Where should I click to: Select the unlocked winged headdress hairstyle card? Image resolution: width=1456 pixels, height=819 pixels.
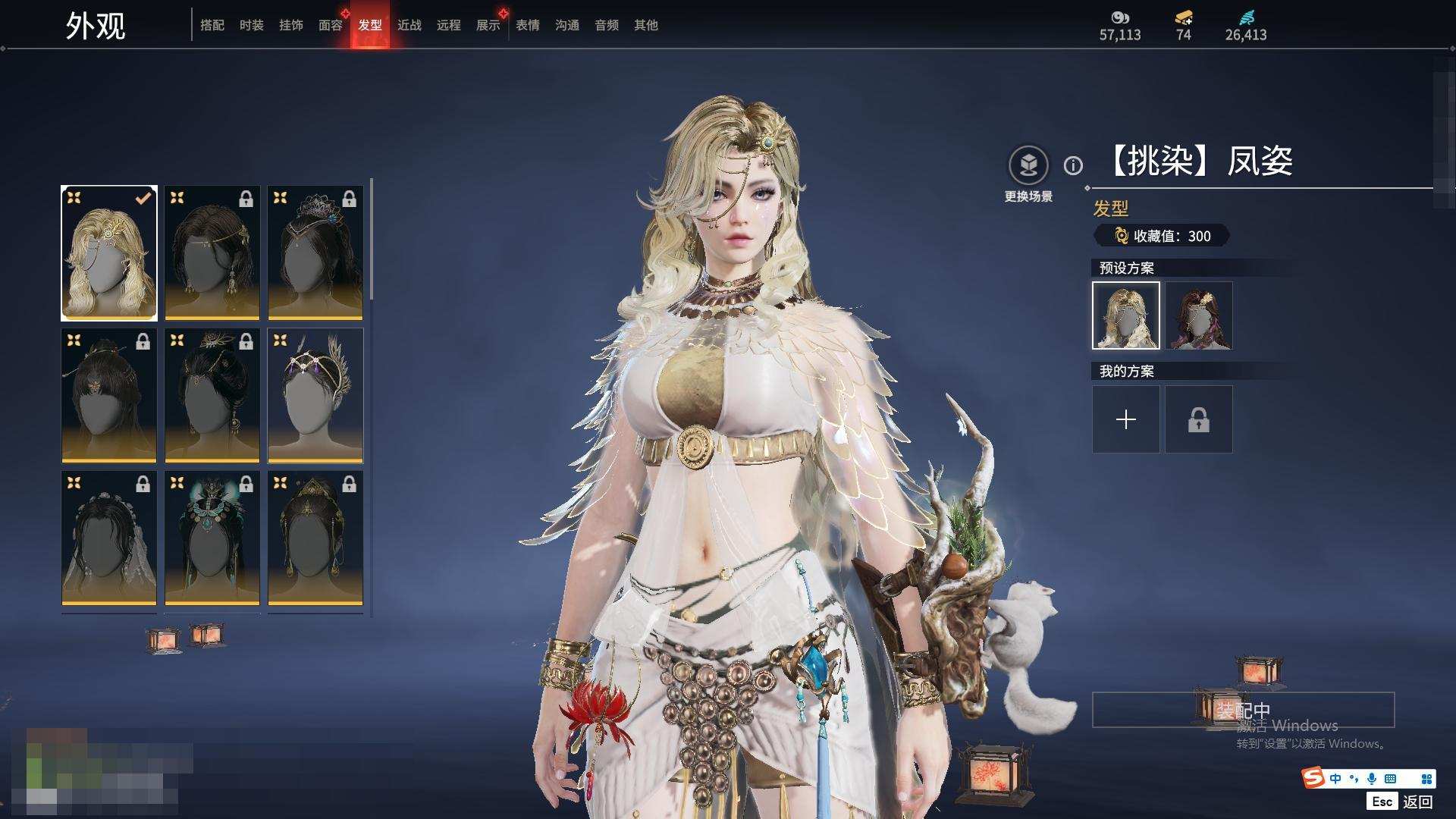coord(315,395)
